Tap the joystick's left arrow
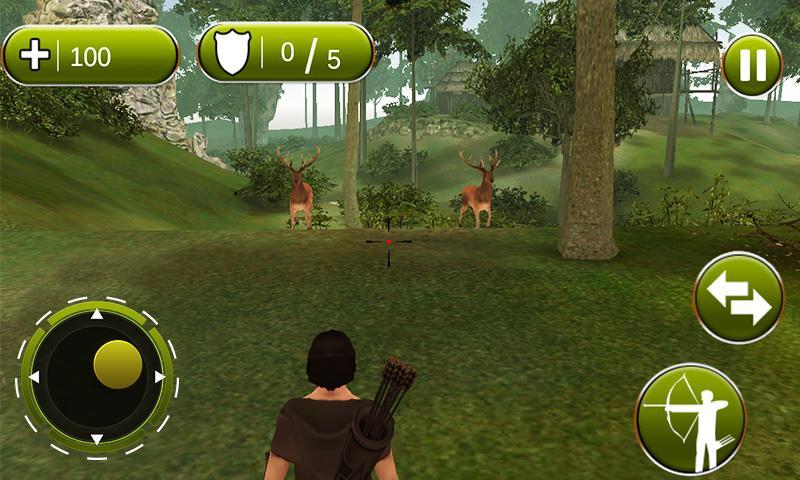800x480 pixels. pyautogui.click(x=34, y=377)
